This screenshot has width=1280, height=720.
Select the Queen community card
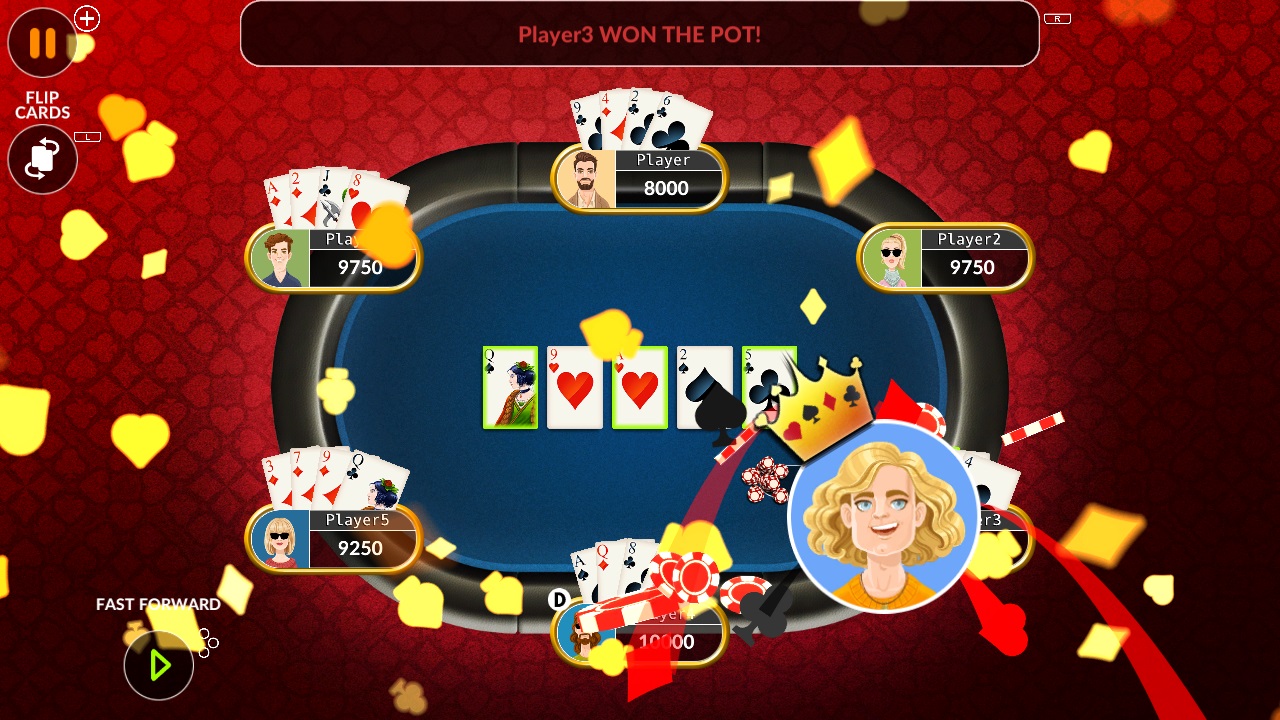tap(510, 387)
